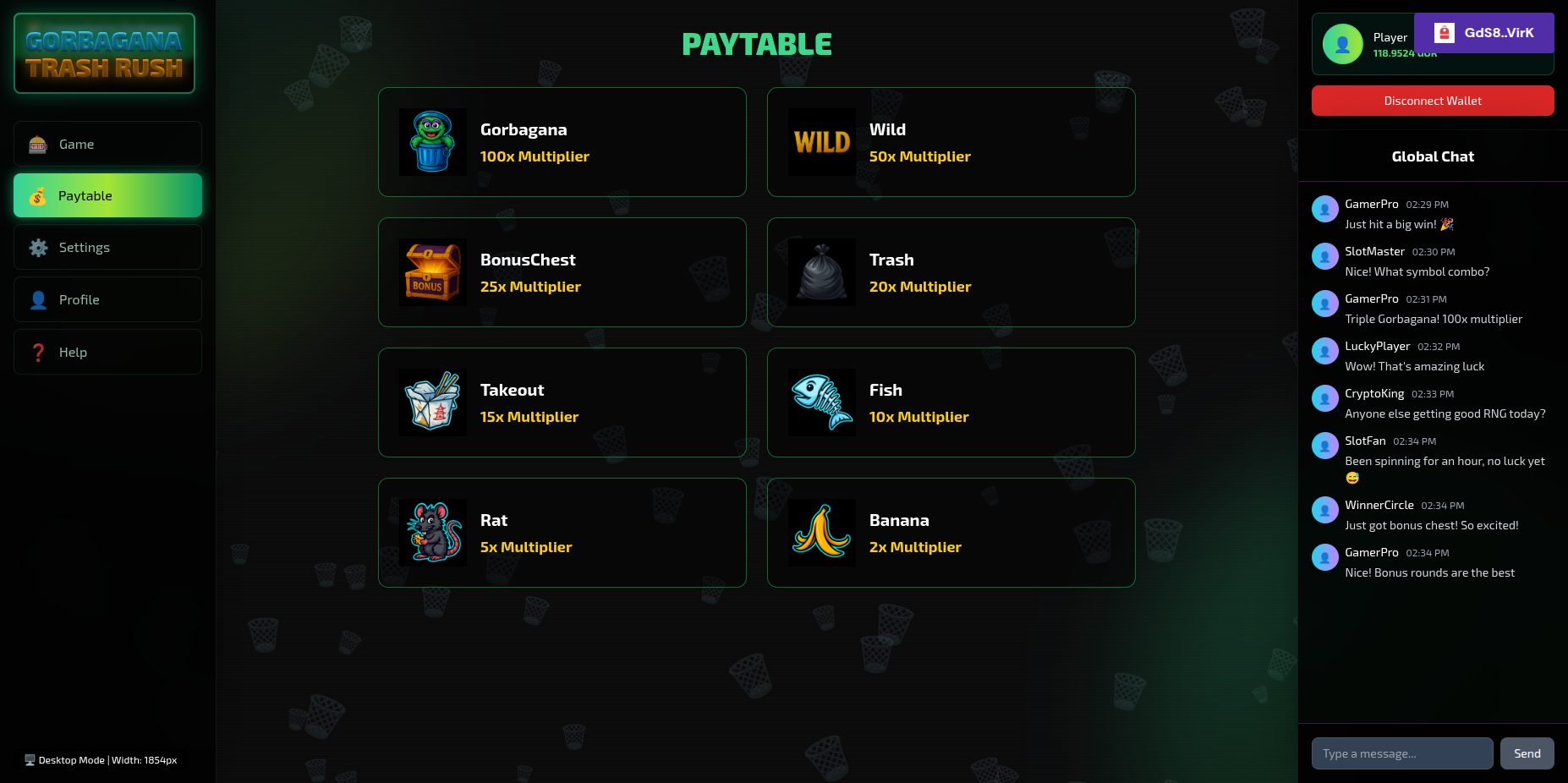Click the BonusChest treasure symbol image
The width and height of the screenshot is (1568, 783).
click(x=432, y=271)
